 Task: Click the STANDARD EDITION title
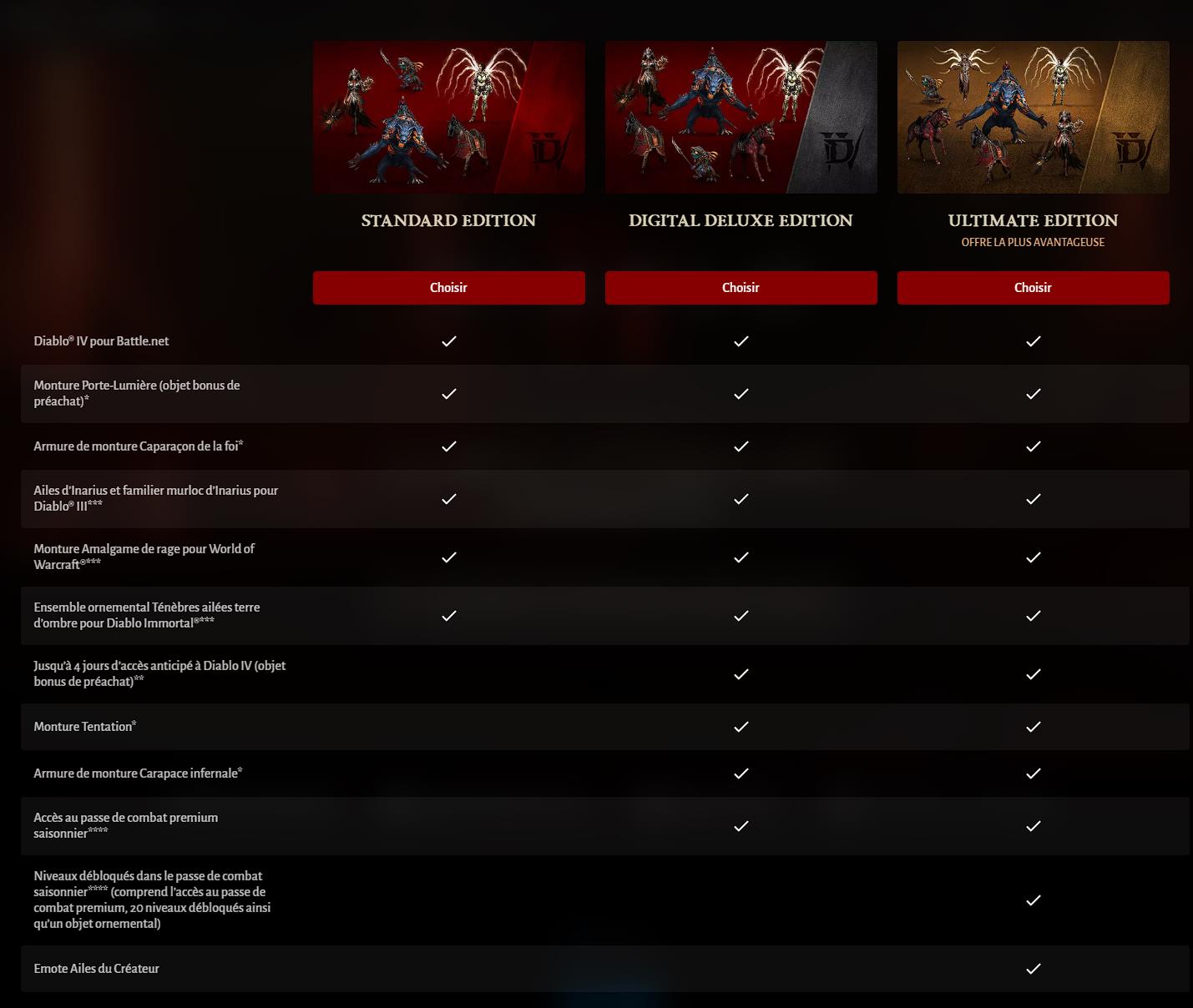[448, 220]
